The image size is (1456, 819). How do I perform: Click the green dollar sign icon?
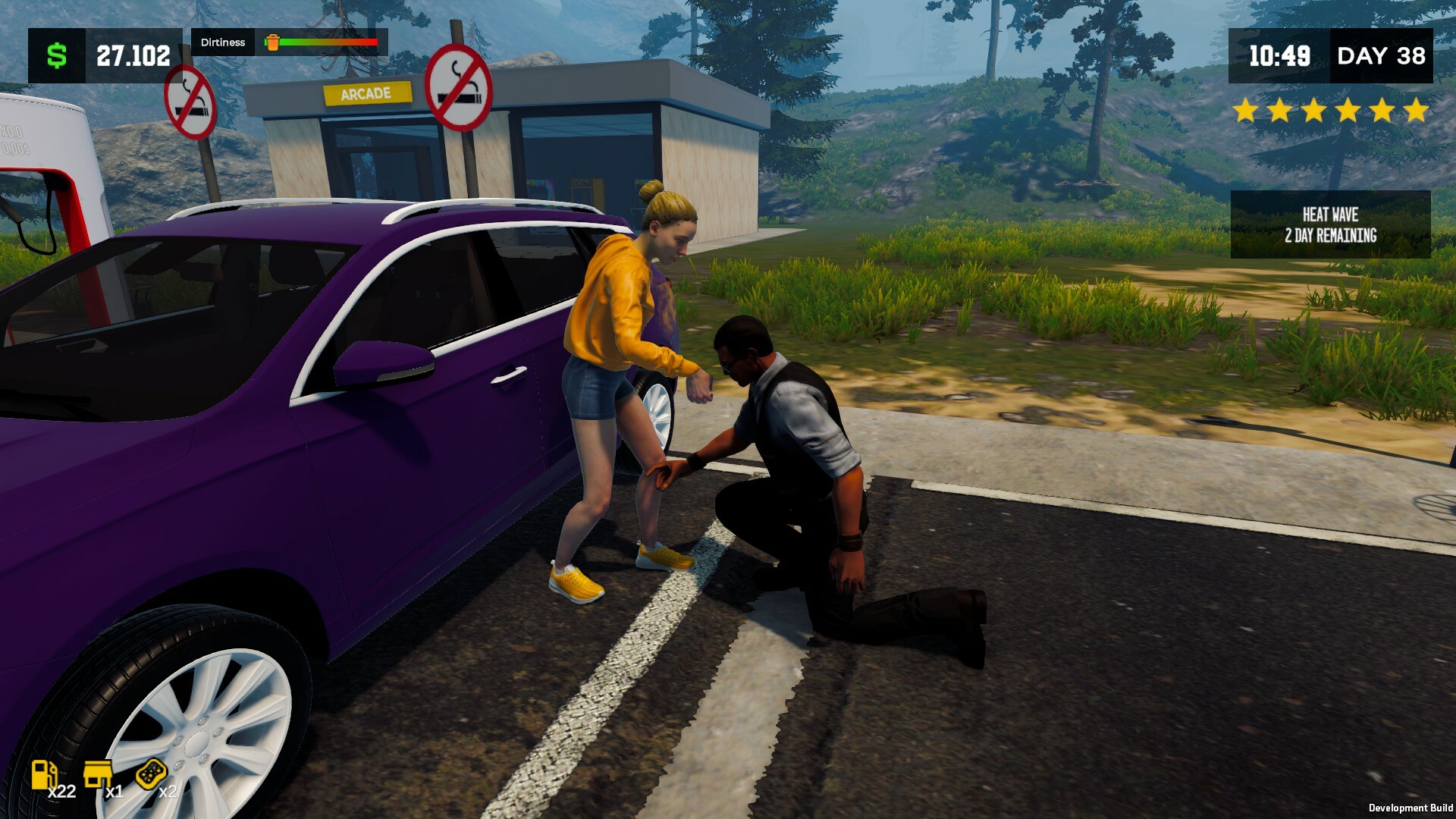click(x=55, y=54)
